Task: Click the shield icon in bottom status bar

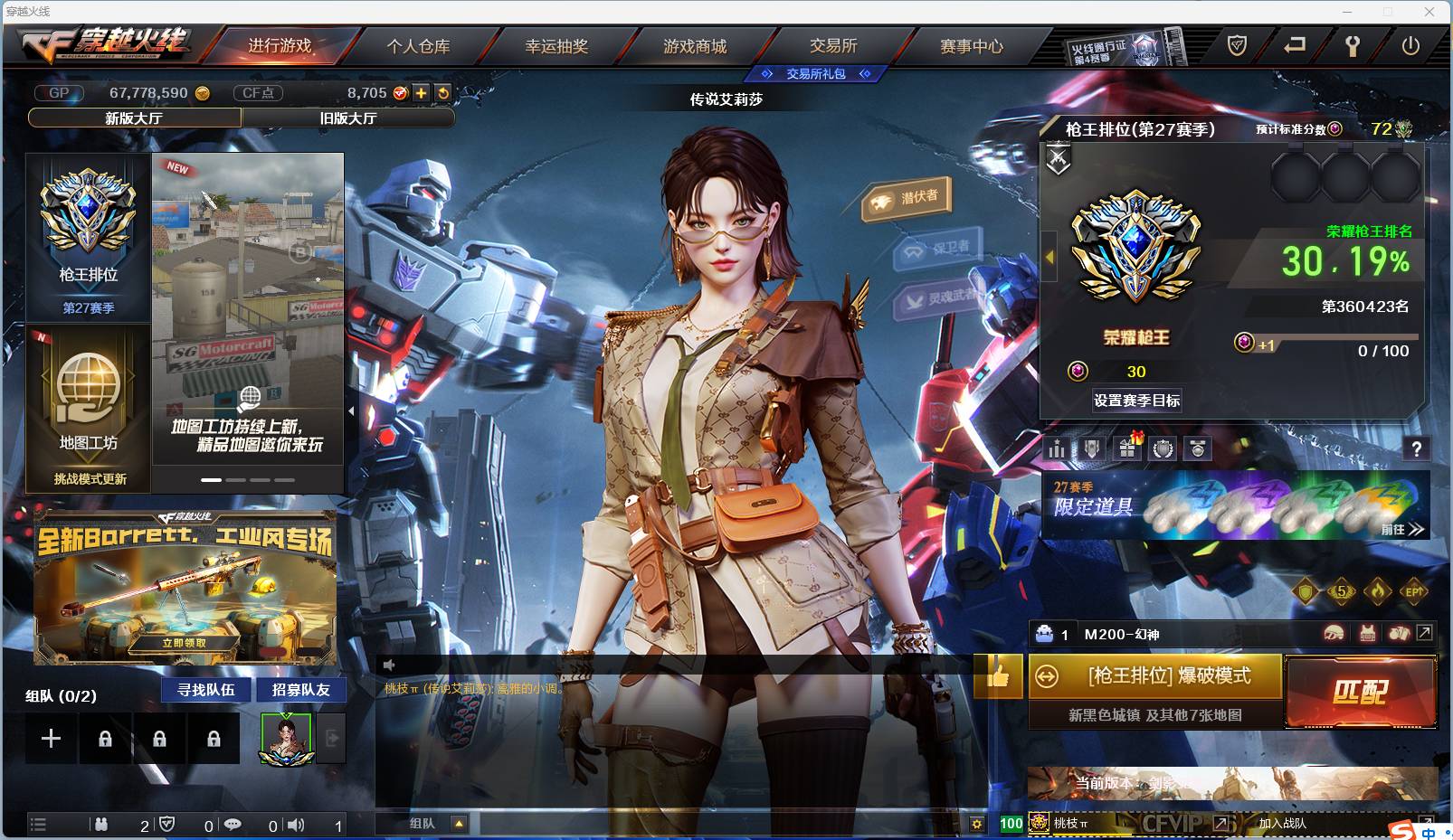Action: tap(166, 825)
